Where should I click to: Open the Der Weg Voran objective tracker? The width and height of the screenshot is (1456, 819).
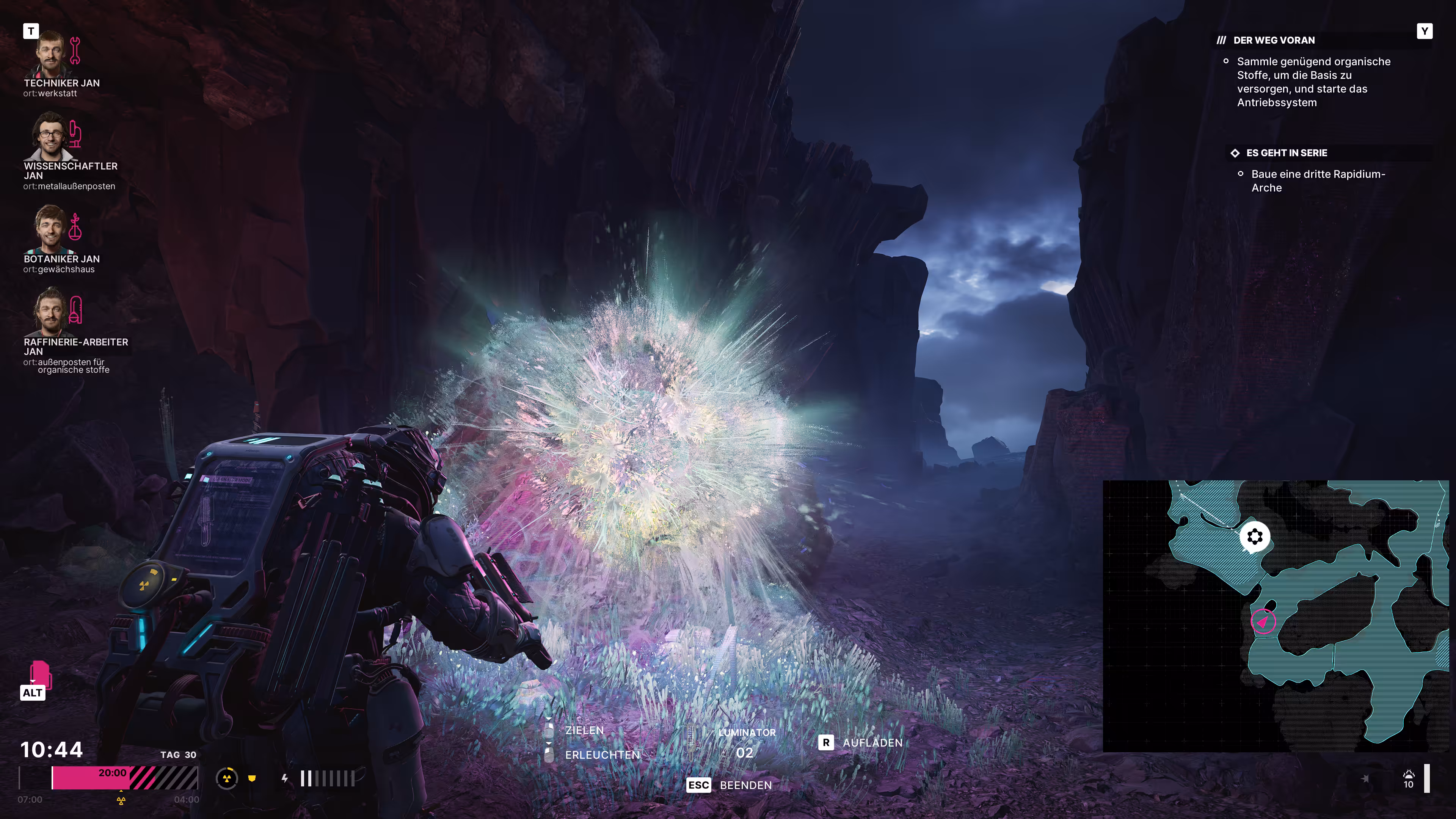[1274, 40]
